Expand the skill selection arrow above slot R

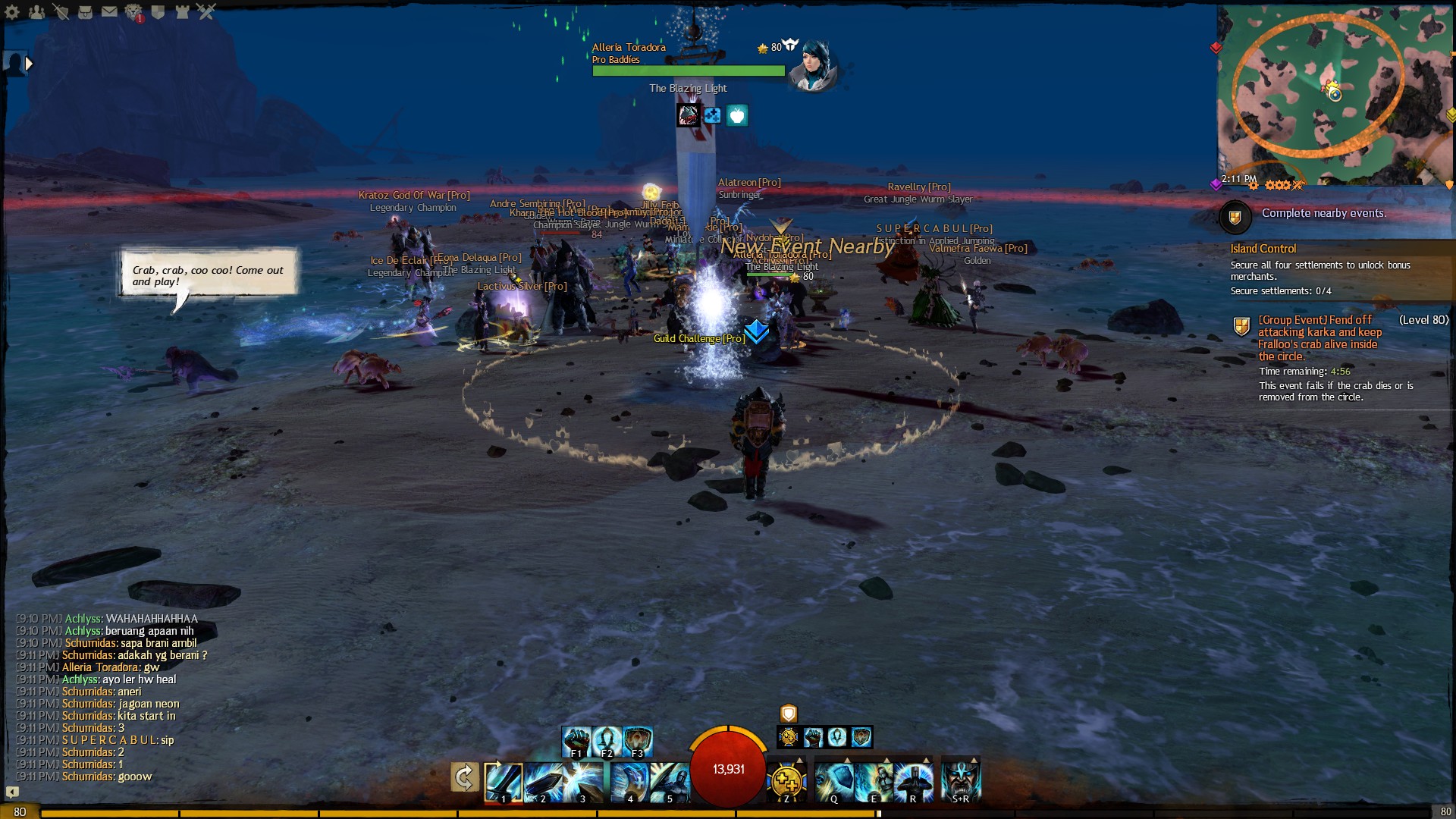(924, 759)
